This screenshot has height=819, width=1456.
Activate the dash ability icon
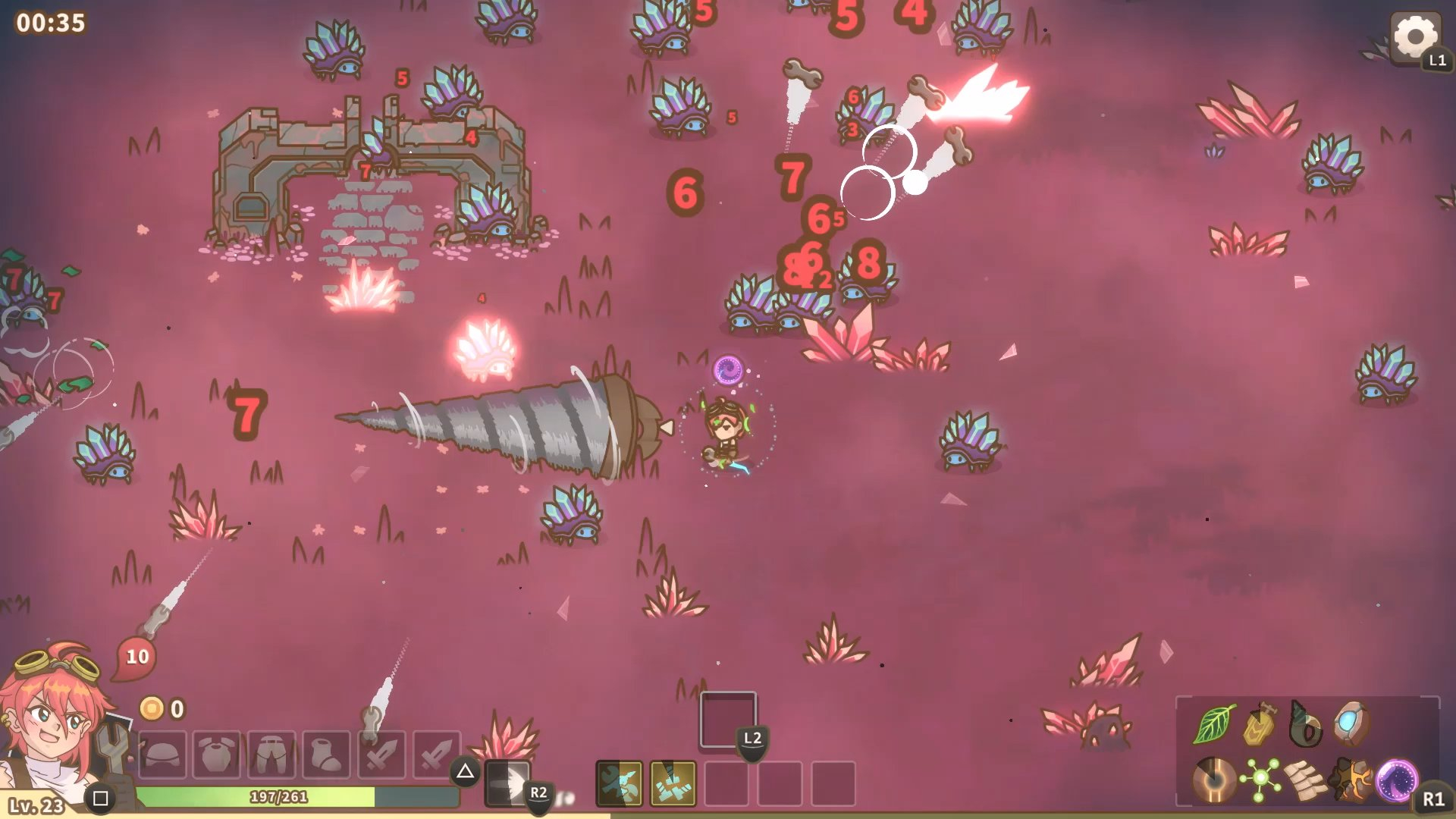tap(507, 783)
